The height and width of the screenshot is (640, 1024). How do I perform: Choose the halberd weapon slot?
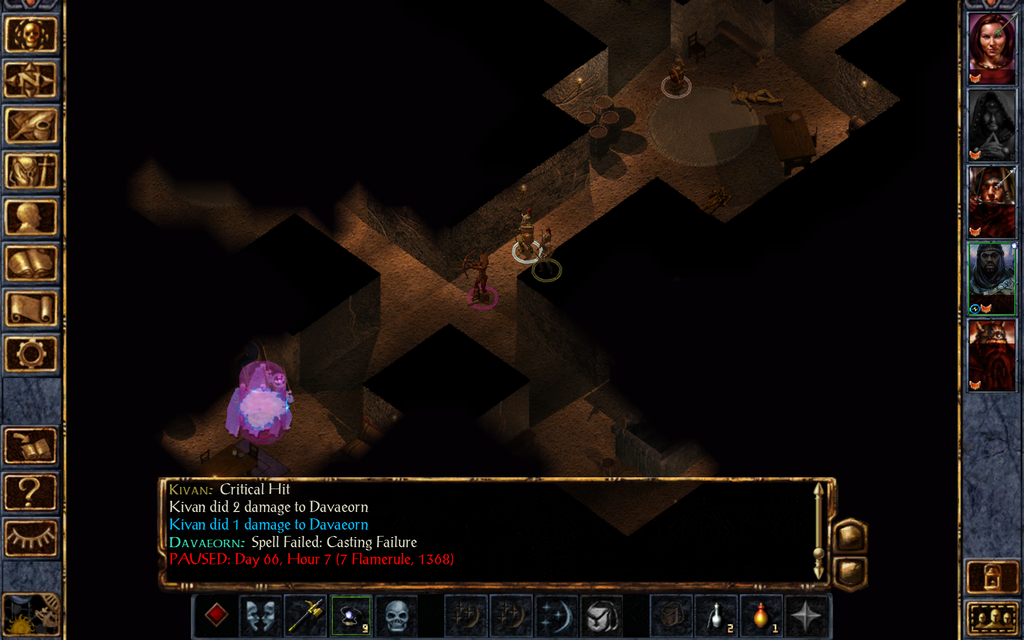point(305,615)
